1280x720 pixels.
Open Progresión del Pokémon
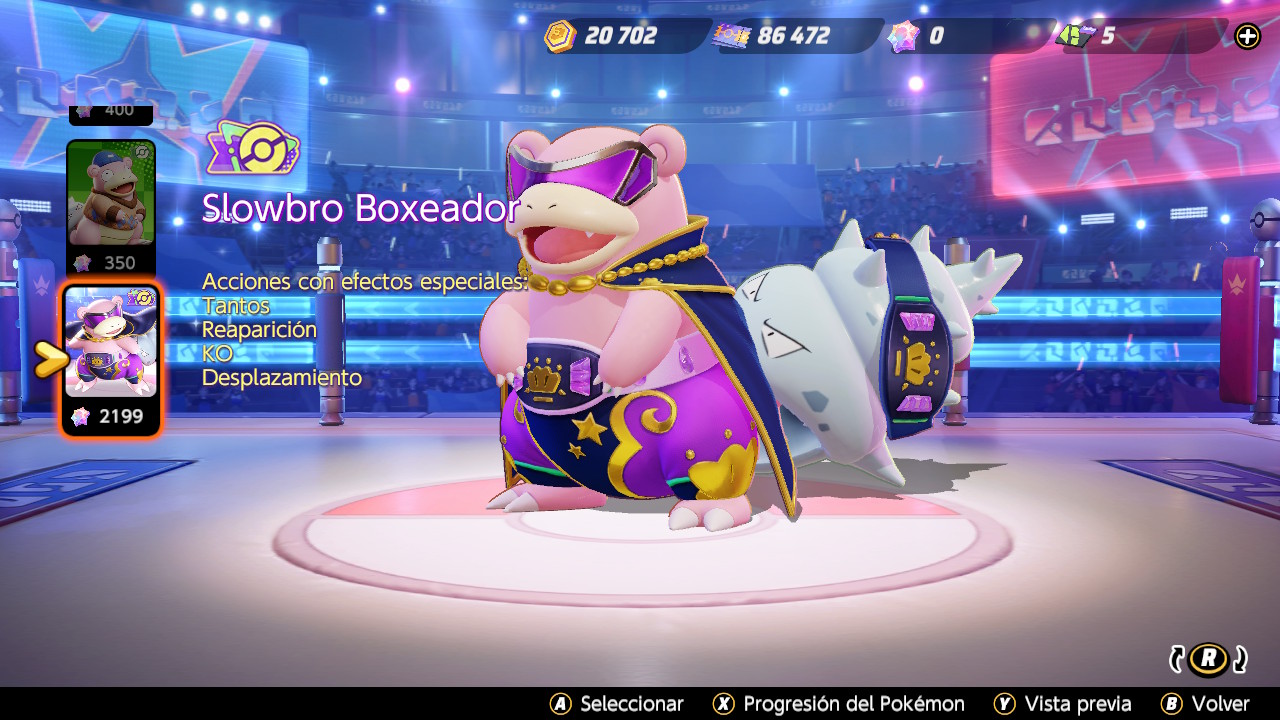(x=839, y=704)
